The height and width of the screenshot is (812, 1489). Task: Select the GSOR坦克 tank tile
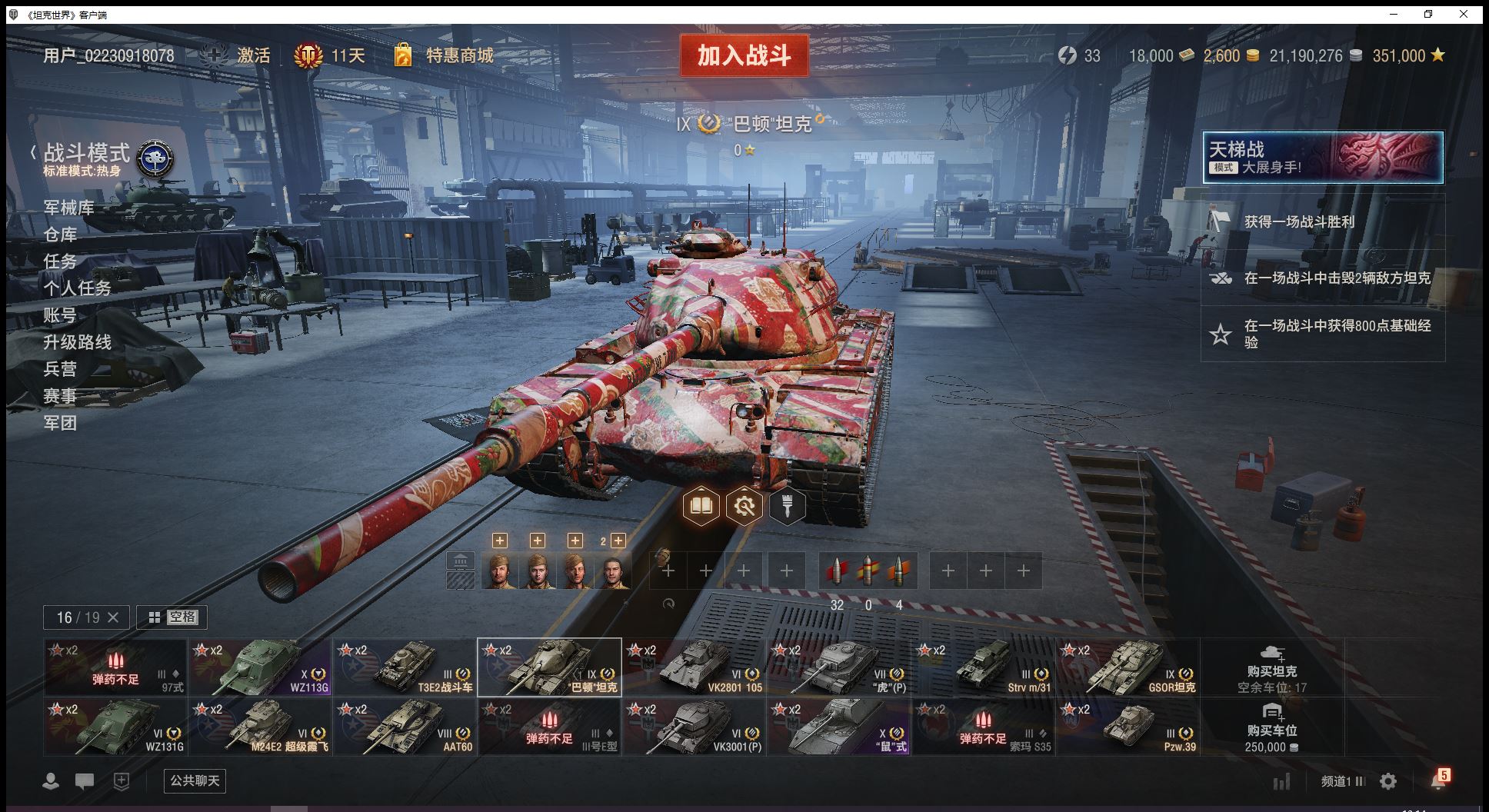[x=1128, y=667]
